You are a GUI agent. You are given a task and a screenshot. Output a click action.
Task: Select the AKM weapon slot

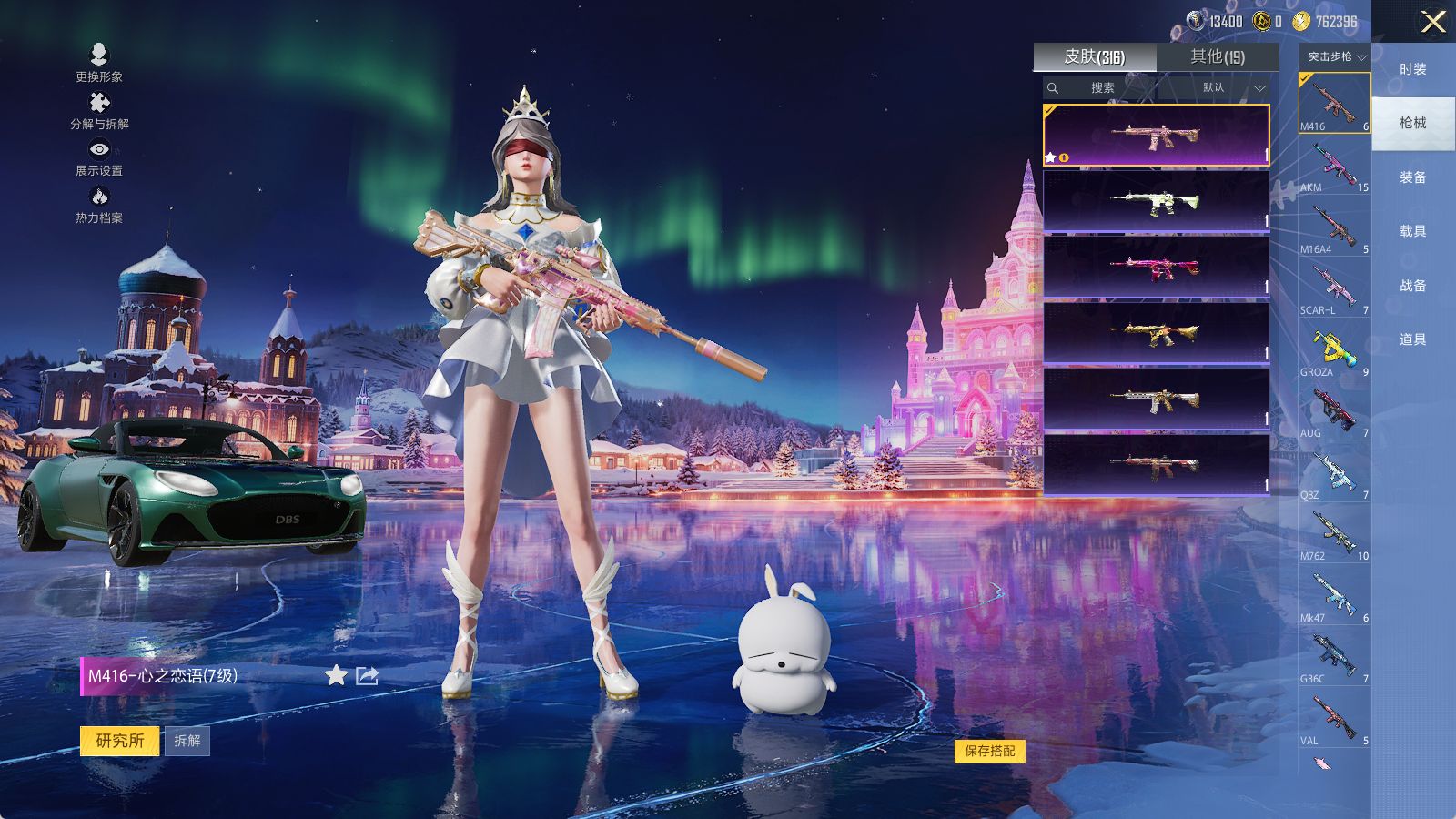pos(1334,167)
